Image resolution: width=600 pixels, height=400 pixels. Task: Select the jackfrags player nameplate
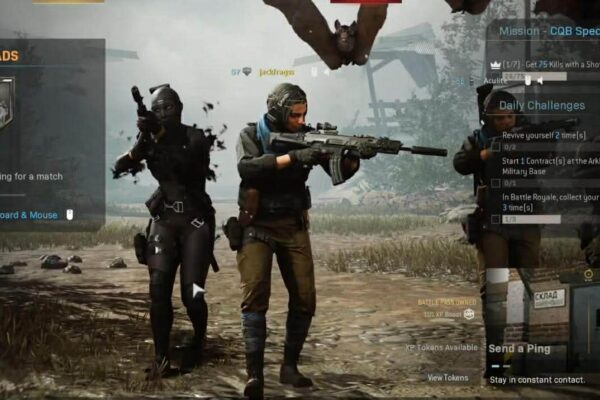(278, 72)
